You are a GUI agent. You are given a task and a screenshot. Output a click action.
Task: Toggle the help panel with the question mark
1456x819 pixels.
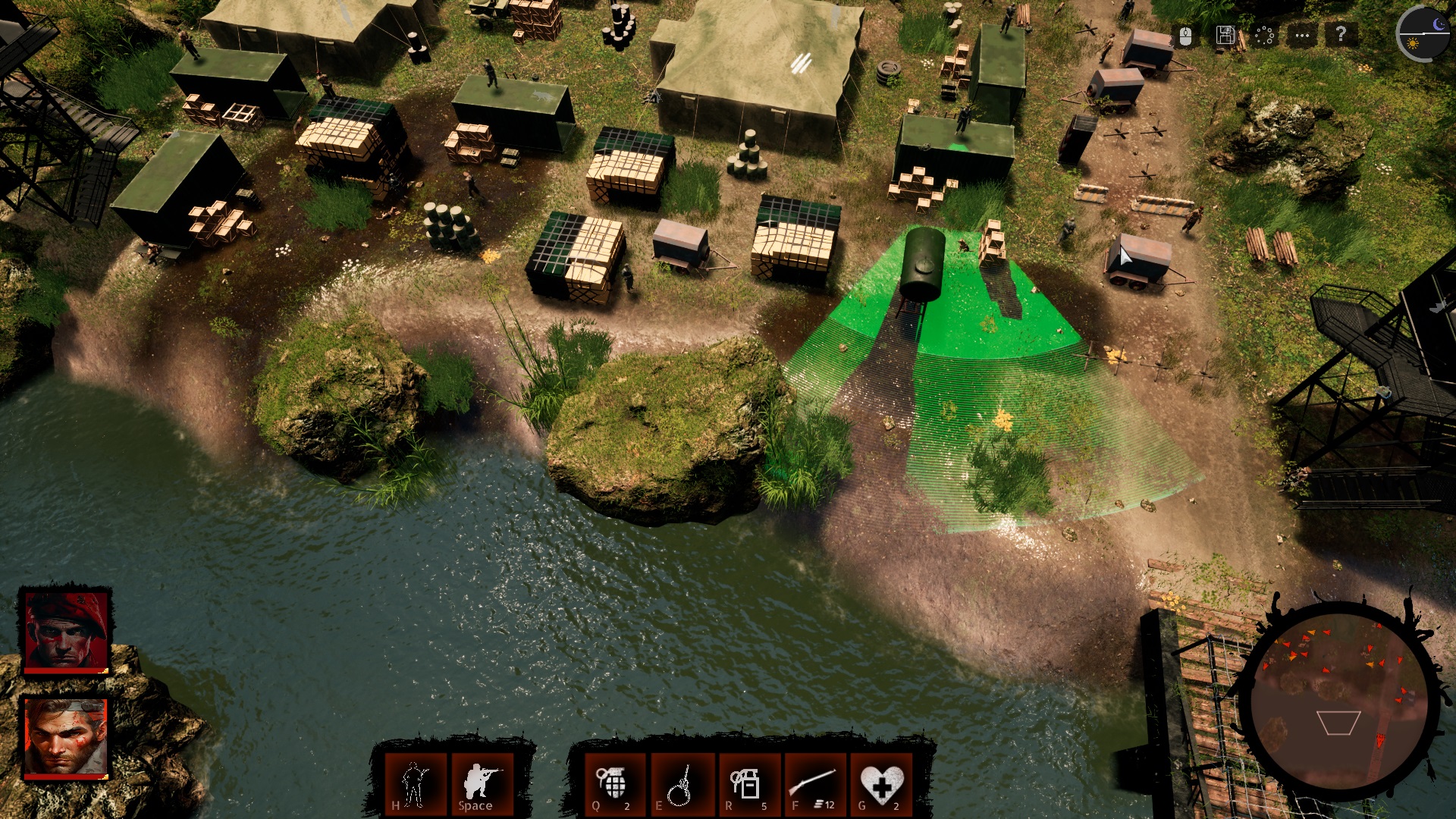[x=1341, y=33]
